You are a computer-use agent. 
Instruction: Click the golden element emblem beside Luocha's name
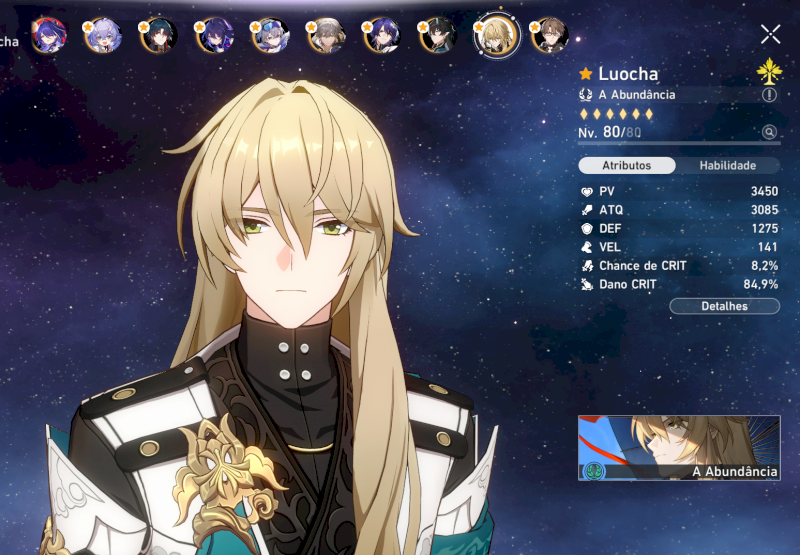(769, 71)
